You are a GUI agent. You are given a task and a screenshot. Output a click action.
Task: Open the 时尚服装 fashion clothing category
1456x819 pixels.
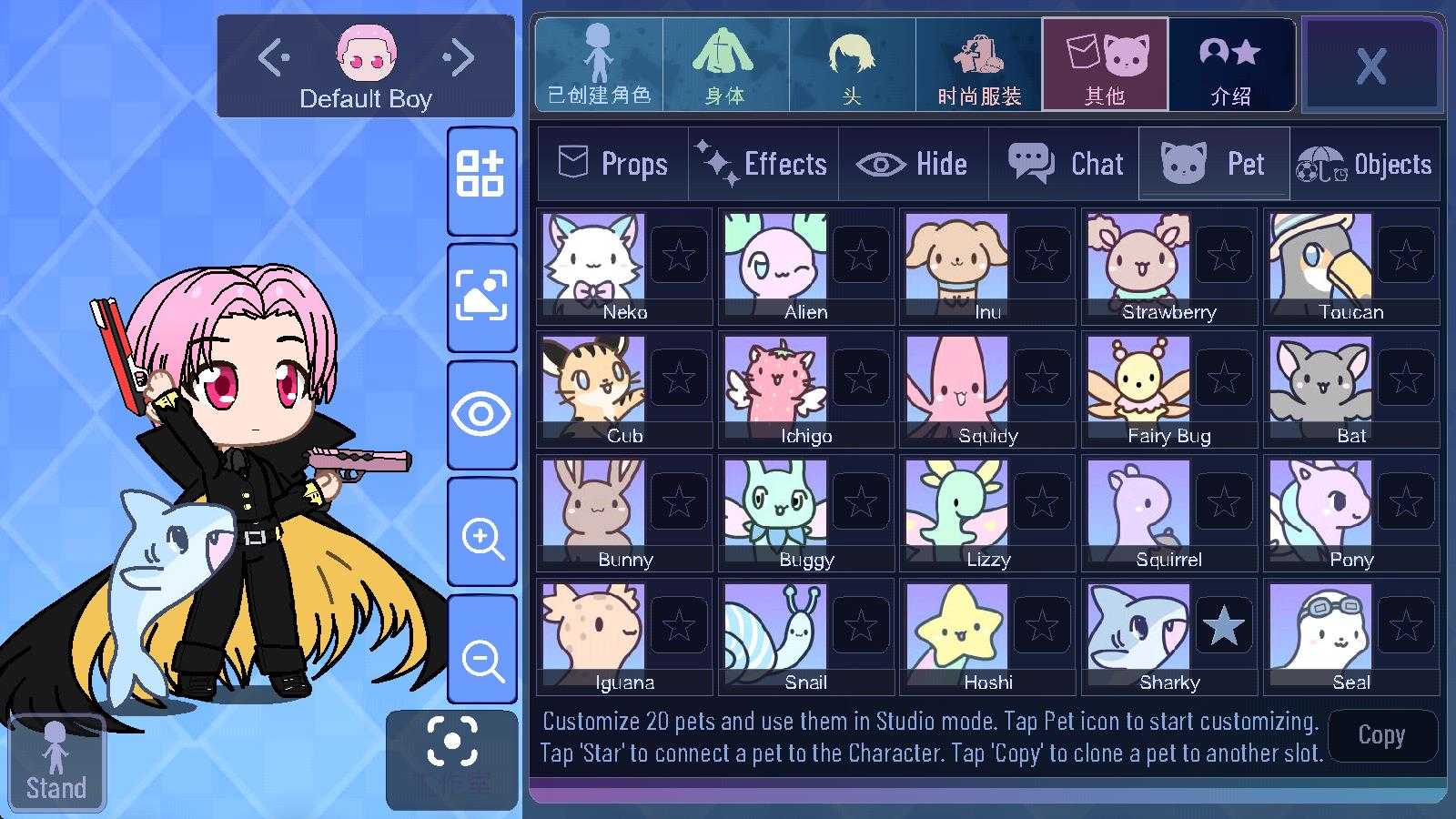[979, 65]
